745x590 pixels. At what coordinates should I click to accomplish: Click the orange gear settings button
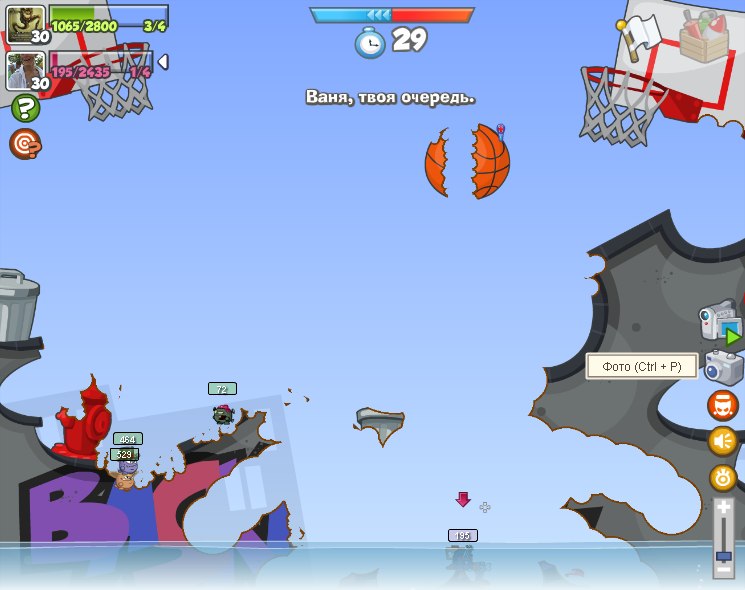click(722, 477)
